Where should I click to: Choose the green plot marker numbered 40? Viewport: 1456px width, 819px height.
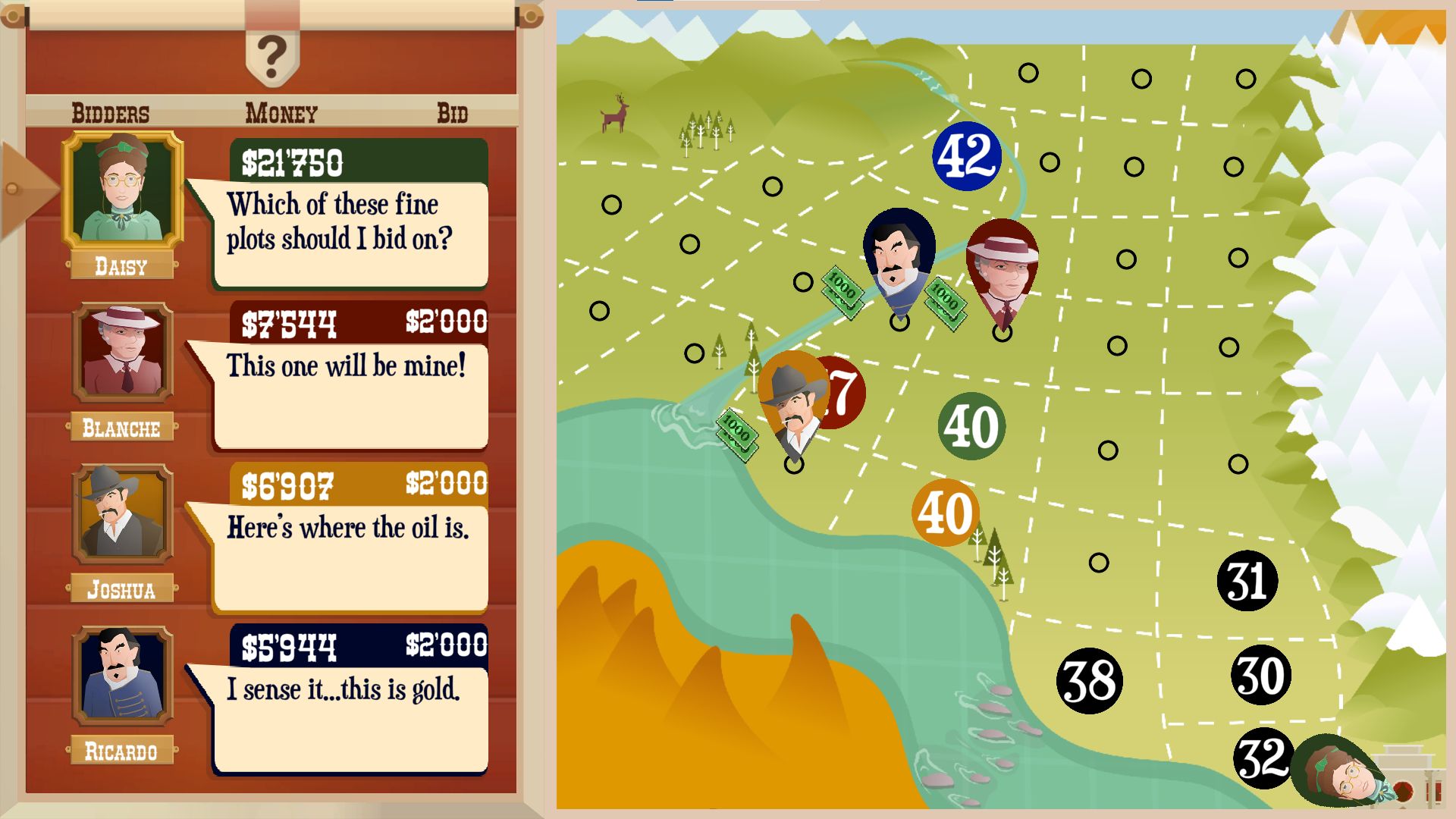[x=971, y=426]
